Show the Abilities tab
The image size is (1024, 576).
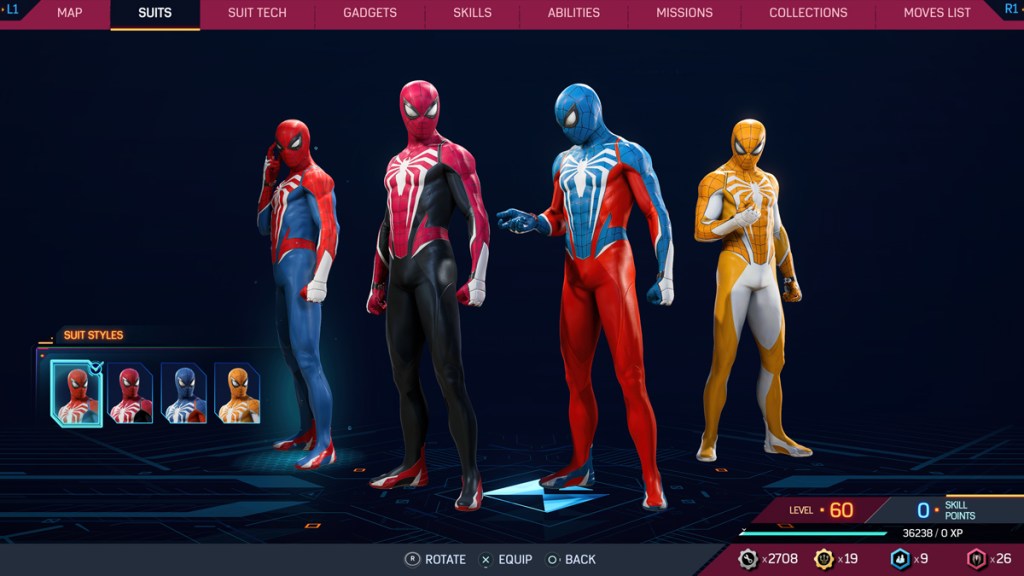click(x=573, y=13)
